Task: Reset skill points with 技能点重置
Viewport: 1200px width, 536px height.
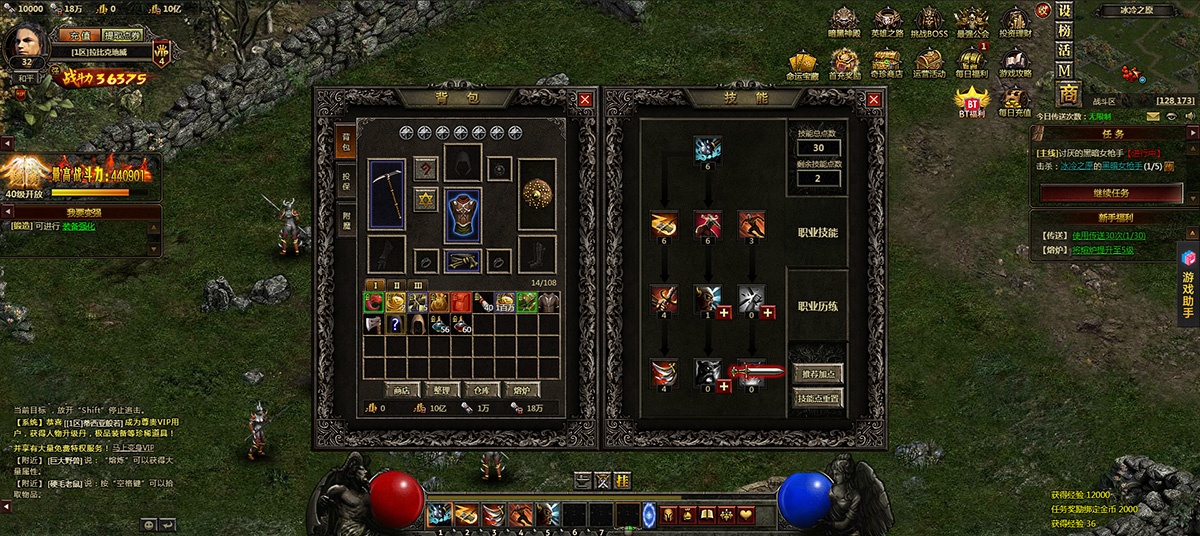Action: pos(817,397)
